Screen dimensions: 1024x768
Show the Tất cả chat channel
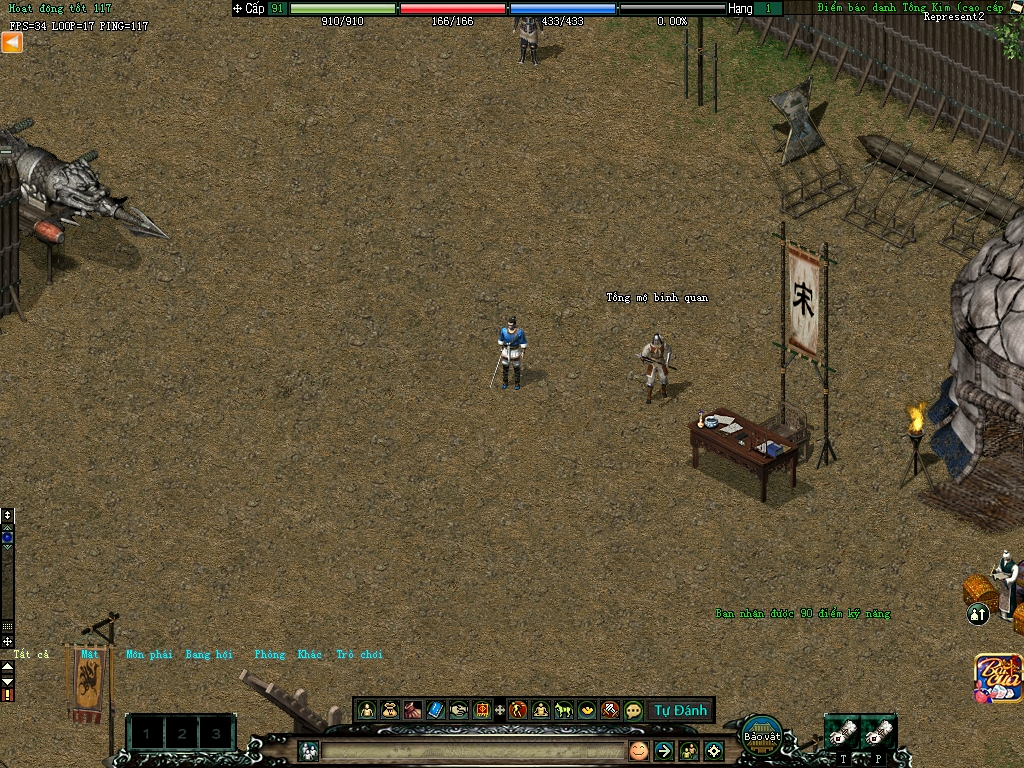(30, 654)
